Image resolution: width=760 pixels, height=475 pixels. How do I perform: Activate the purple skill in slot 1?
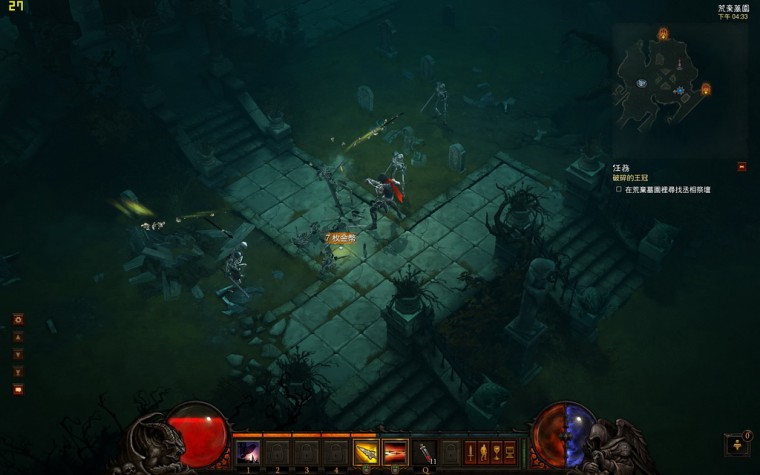tap(248, 452)
